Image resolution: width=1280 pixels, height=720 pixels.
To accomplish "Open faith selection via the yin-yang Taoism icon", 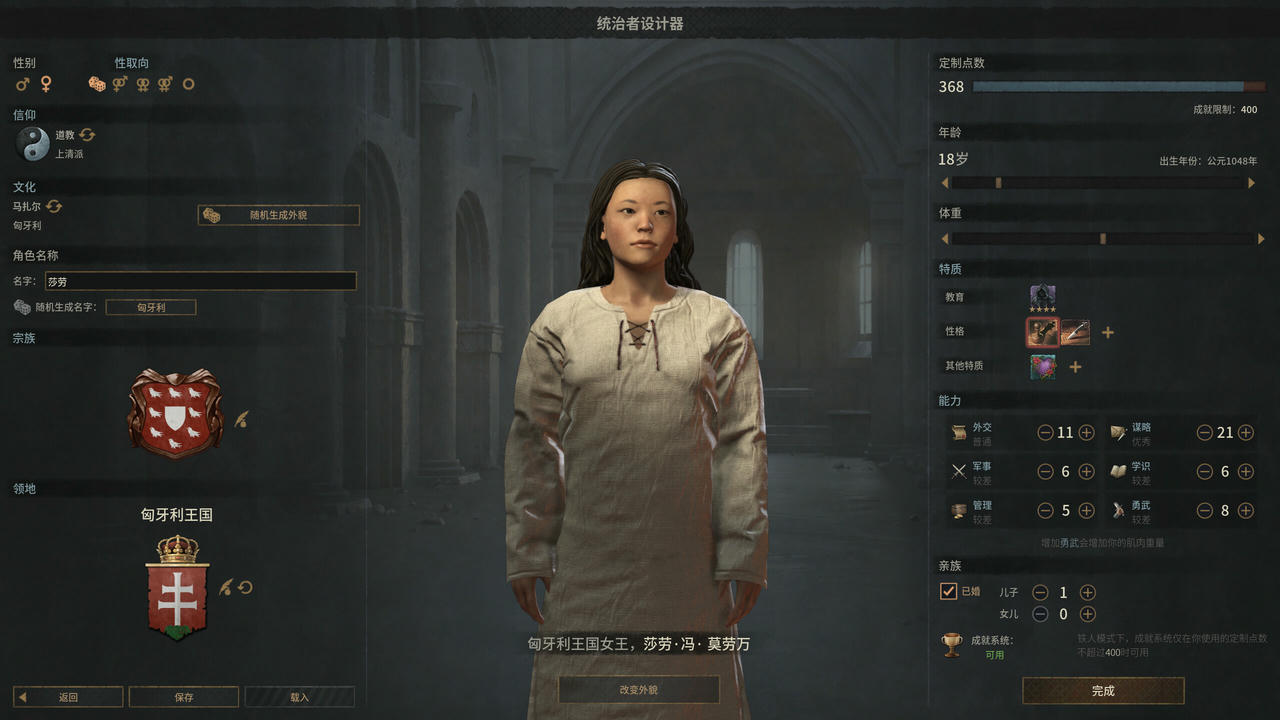I will coord(33,143).
